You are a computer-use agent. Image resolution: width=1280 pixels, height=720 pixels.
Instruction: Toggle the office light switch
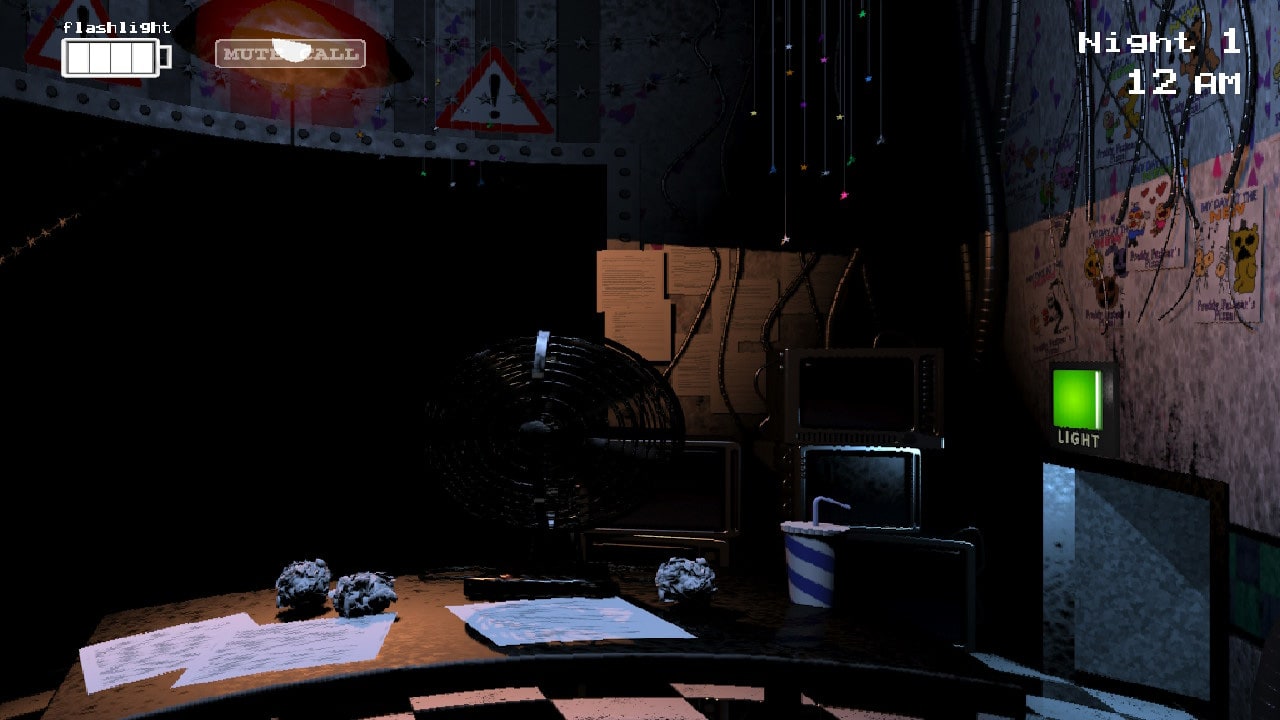[1077, 400]
